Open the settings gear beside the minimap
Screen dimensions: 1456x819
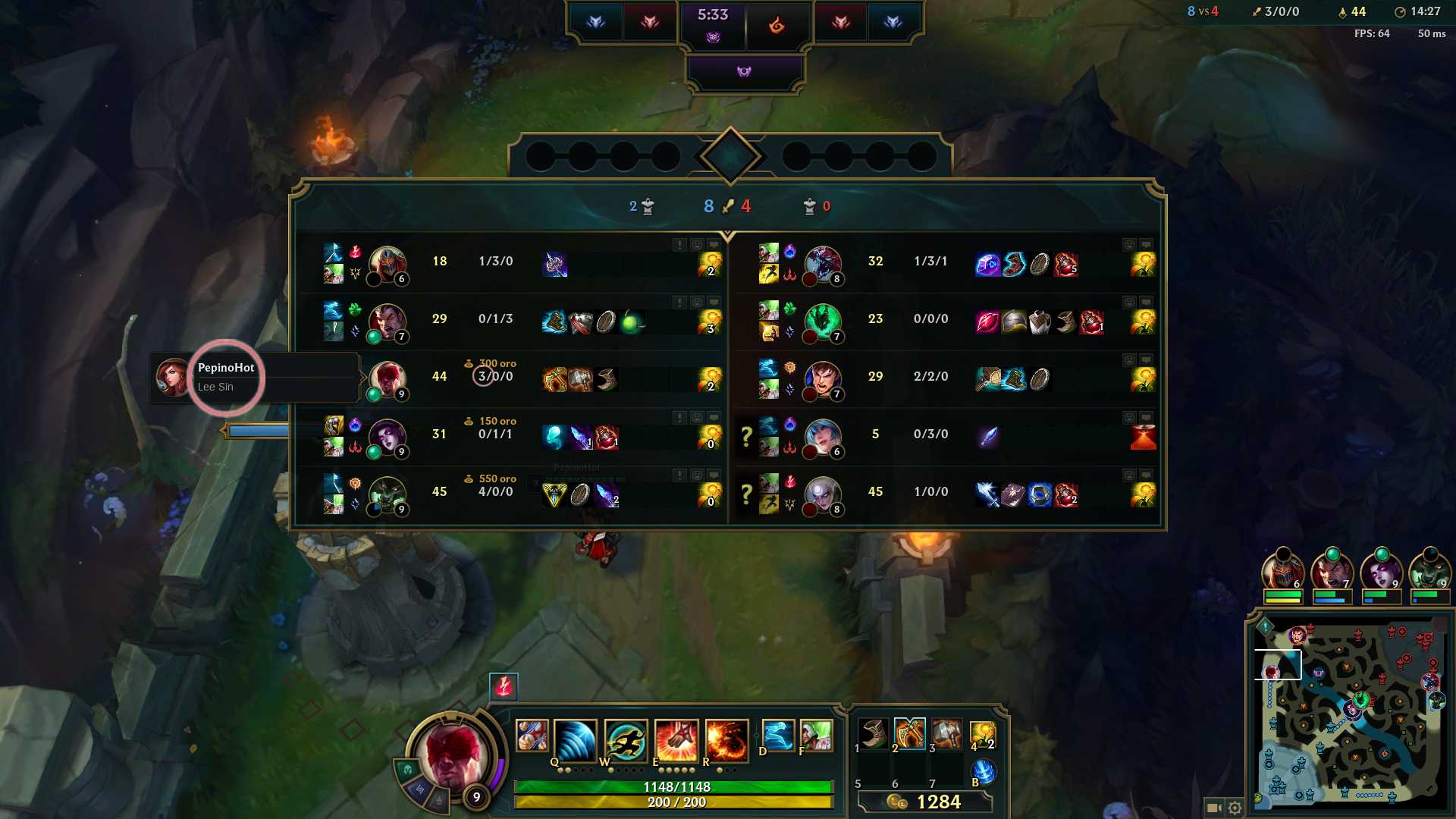pyautogui.click(x=1235, y=808)
